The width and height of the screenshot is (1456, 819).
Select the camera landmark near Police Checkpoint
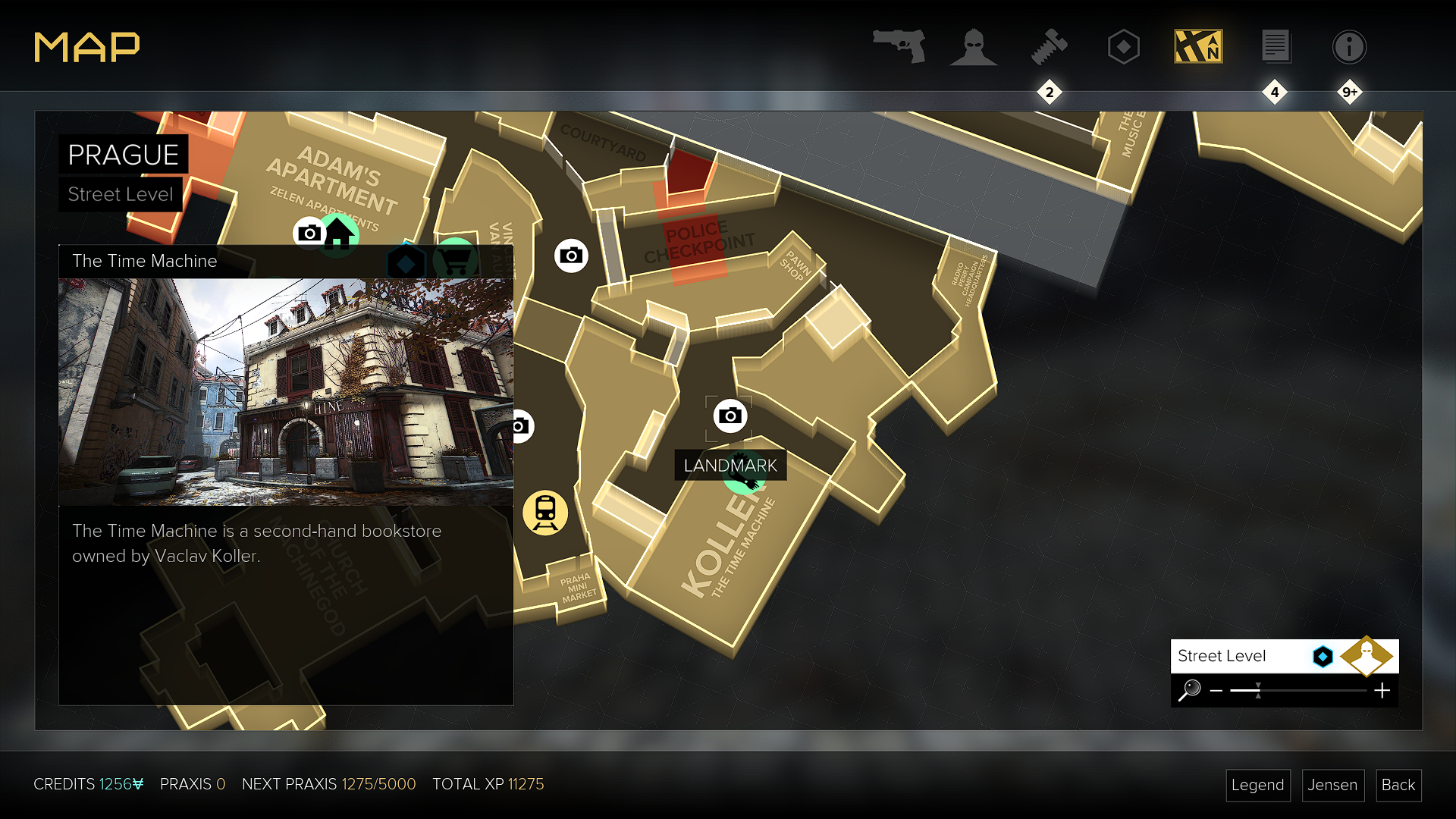(571, 256)
